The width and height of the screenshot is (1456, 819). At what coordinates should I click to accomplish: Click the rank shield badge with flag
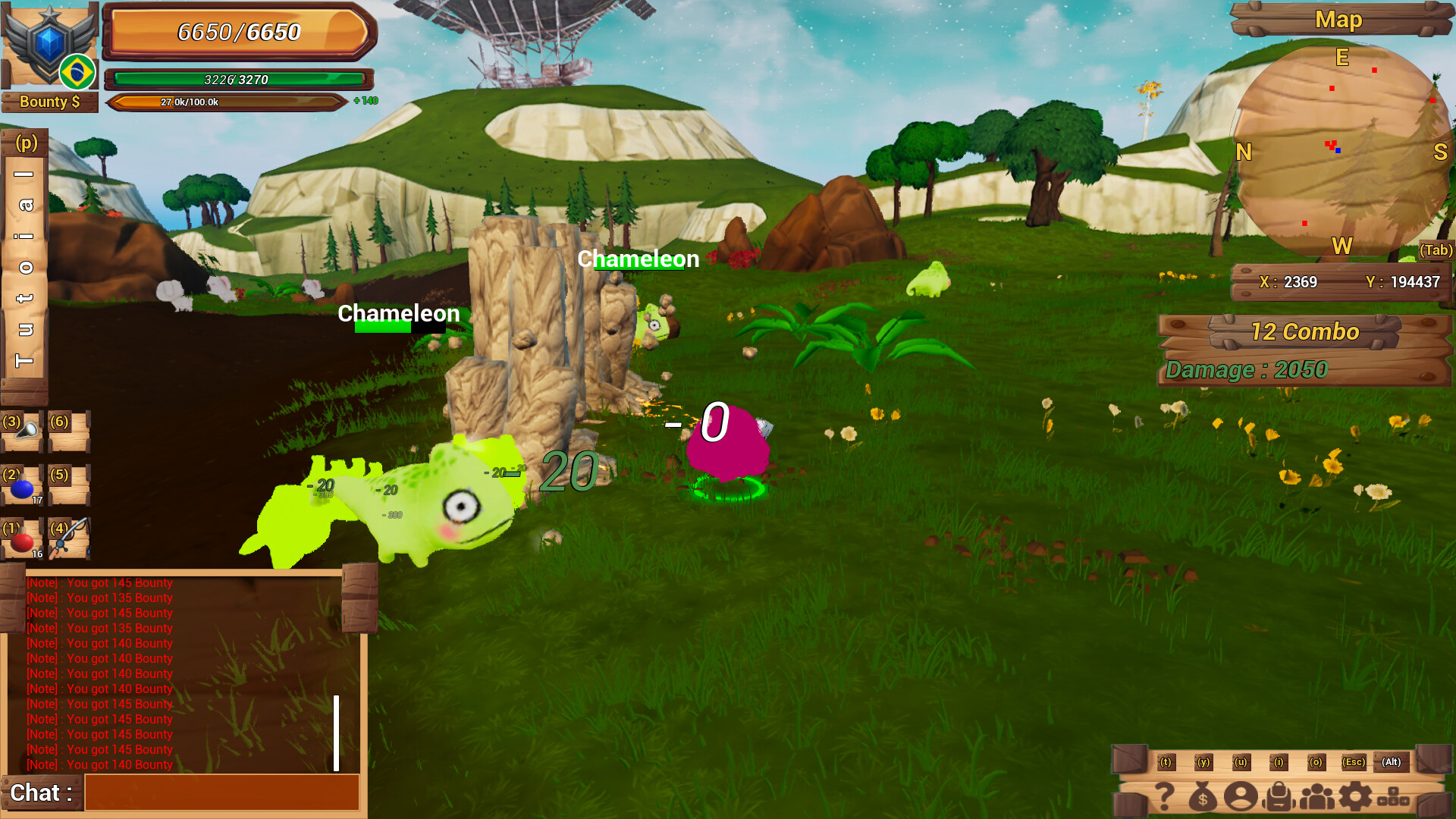[50, 47]
